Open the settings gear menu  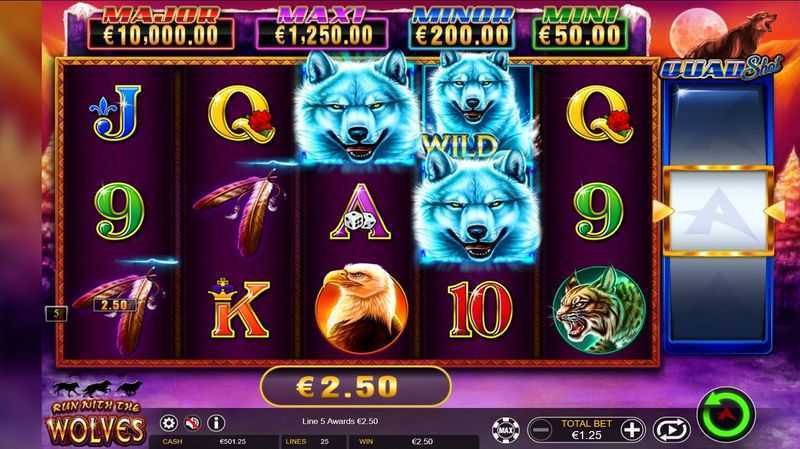169,423
